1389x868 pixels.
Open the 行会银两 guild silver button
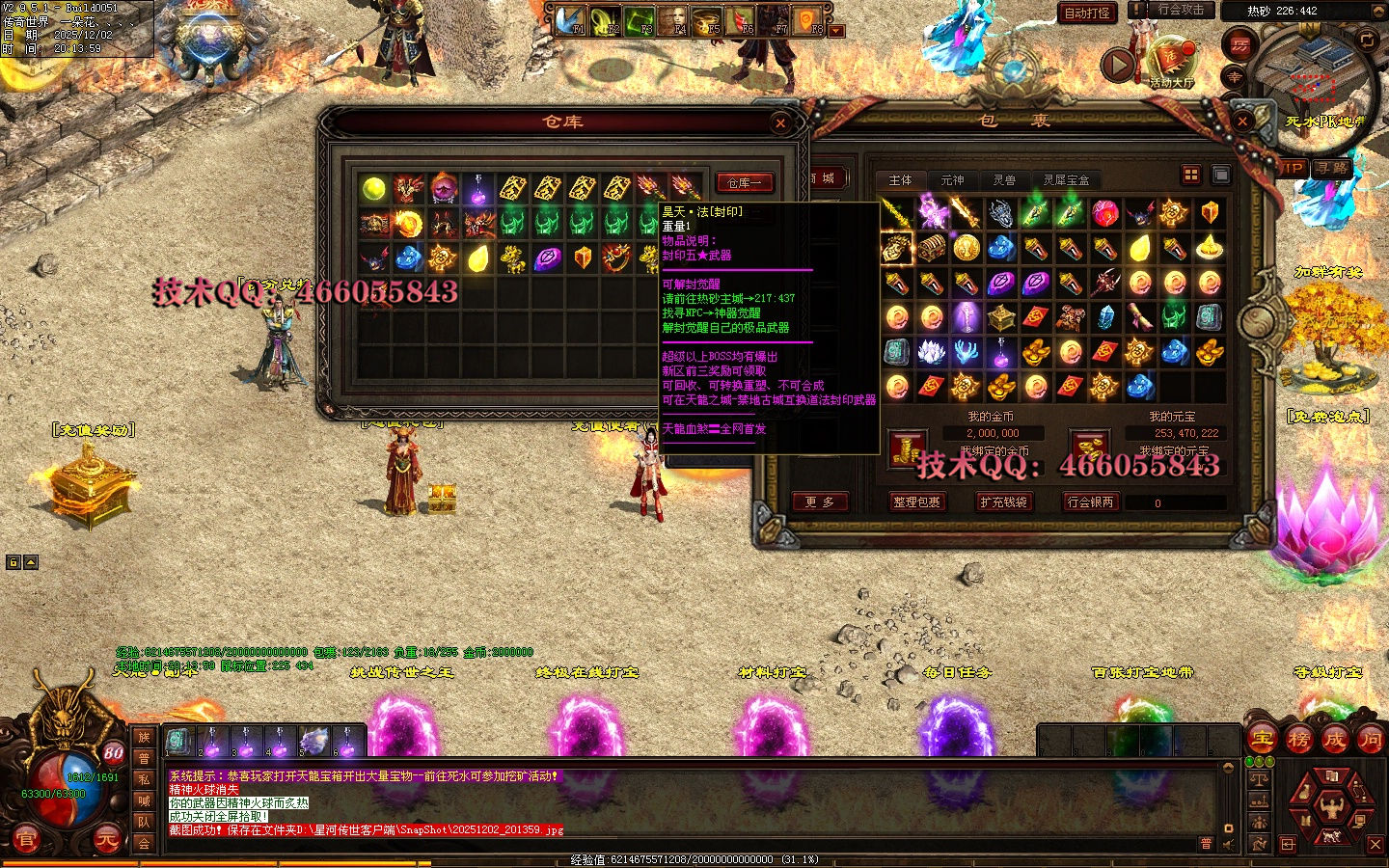[1090, 502]
